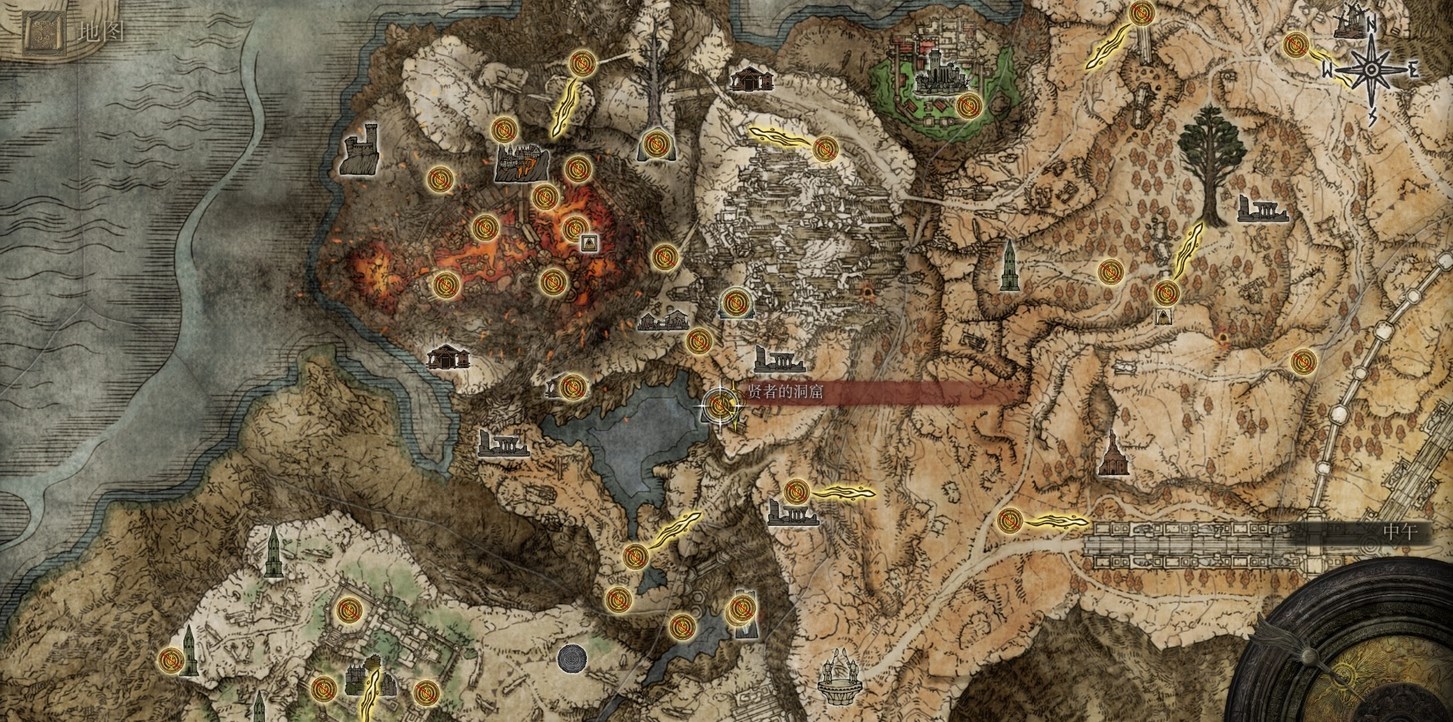The image size is (1453, 722).
Task: Select the shack icon southwest of the lava field
Action: [448, 357]
